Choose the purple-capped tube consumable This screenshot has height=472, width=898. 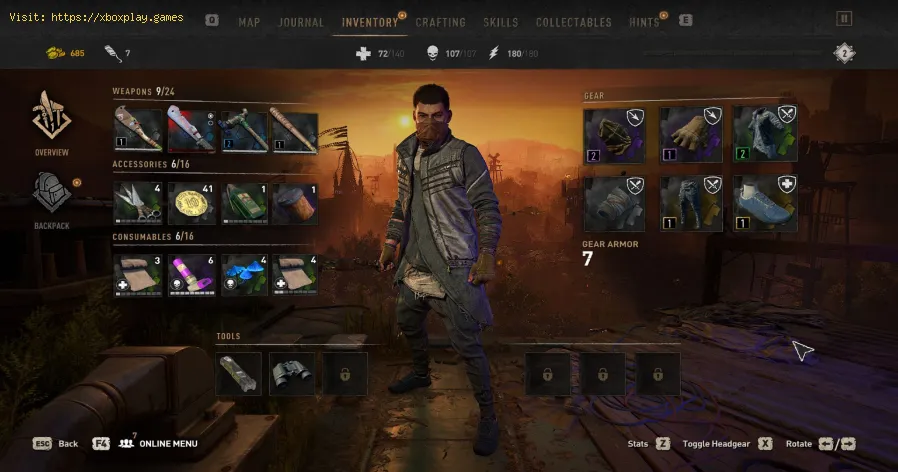click(x=191, y=274)
